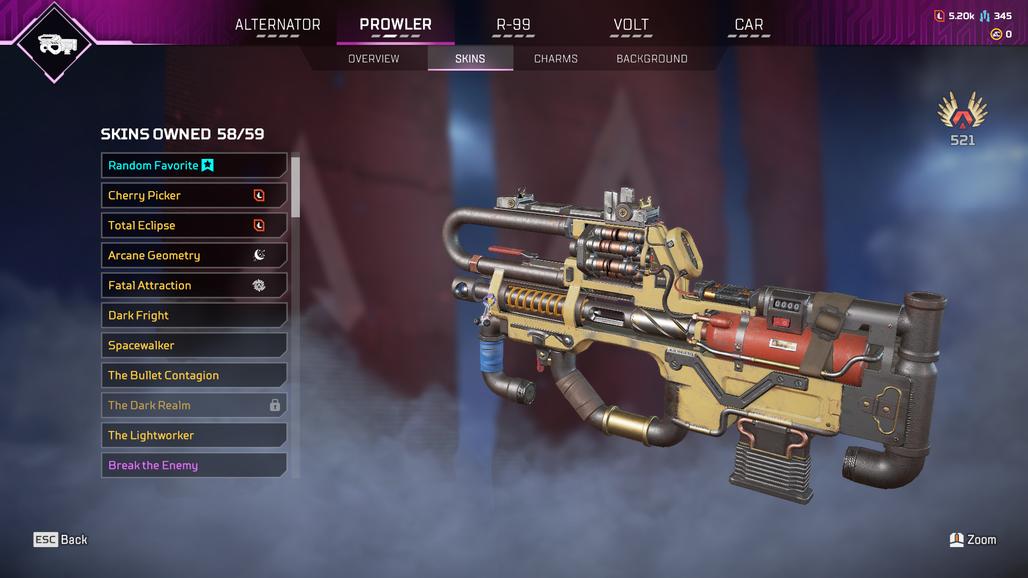Click the locked The Dark Realm skin
This screenshot has height=578, width=1028.
click(194, 406)
